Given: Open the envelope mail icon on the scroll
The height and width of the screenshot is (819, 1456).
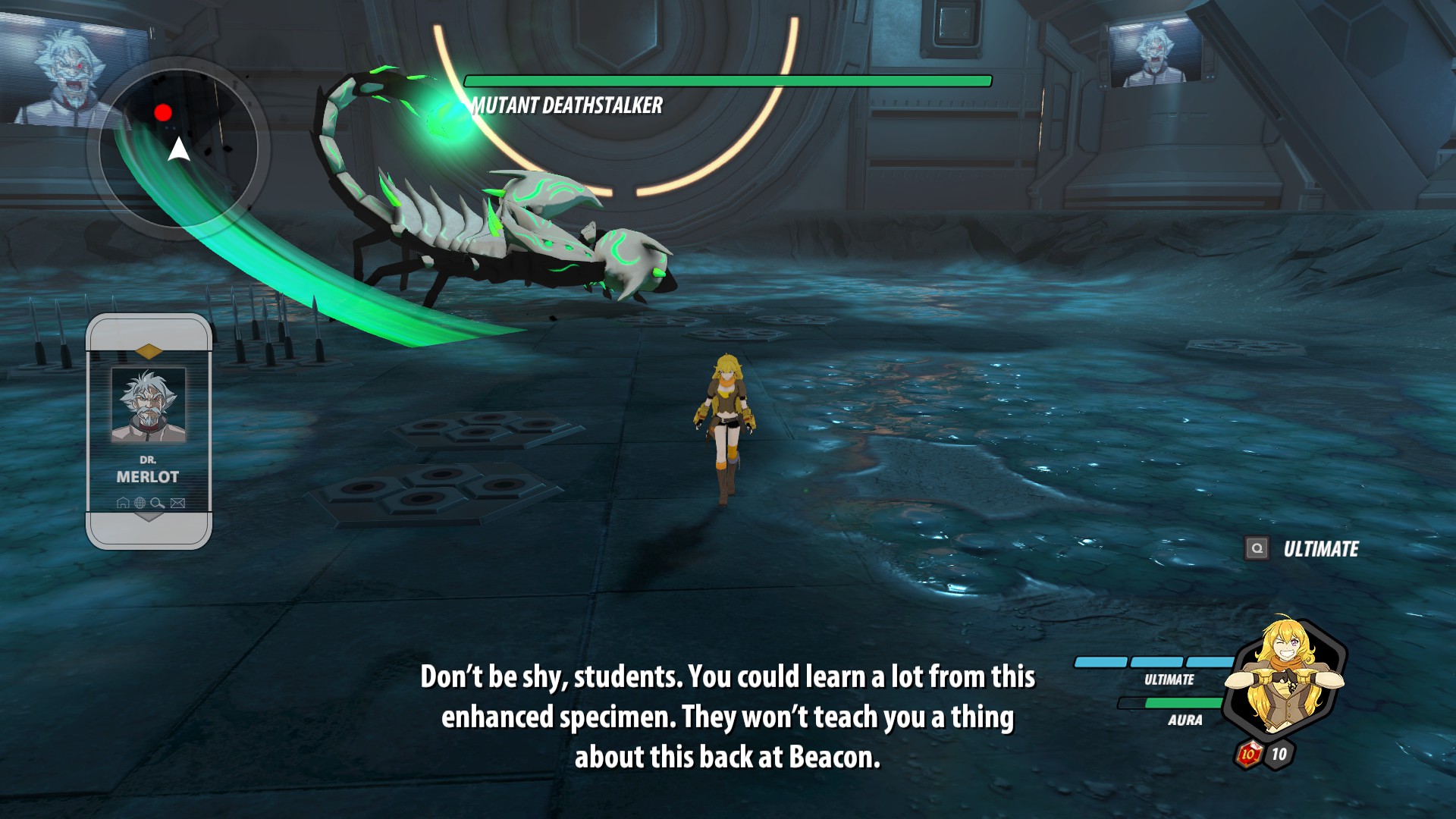Looking at the screenshot, I should point(178,503).
